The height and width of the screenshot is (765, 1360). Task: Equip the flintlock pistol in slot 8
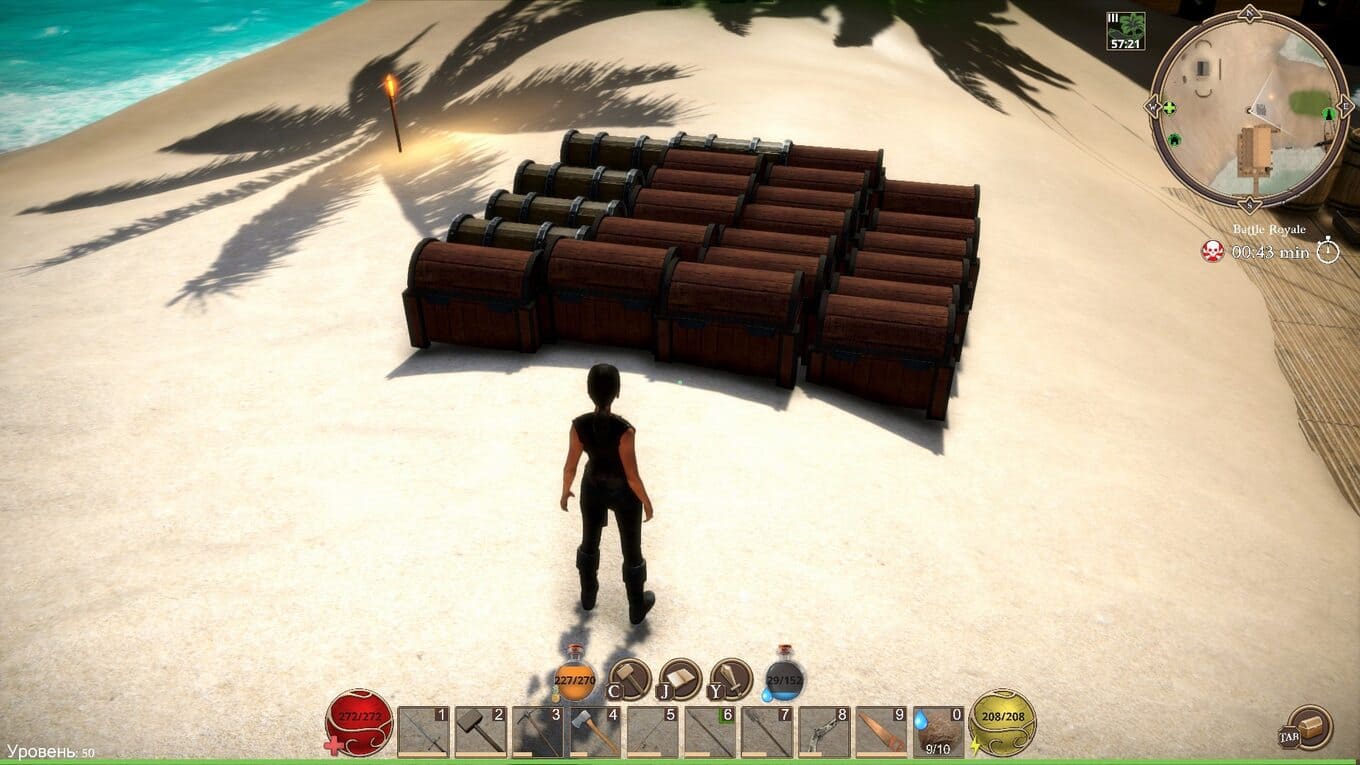pyautogui.click(x=825, y=732)
